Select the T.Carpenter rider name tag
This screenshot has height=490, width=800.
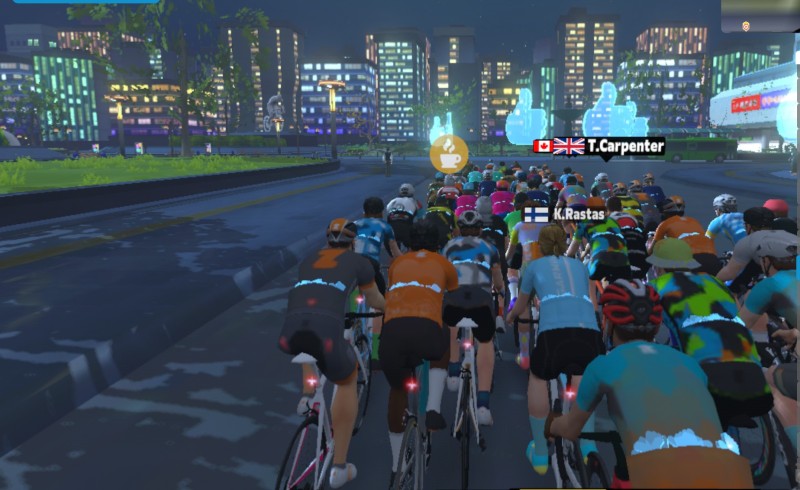(598, 146)
